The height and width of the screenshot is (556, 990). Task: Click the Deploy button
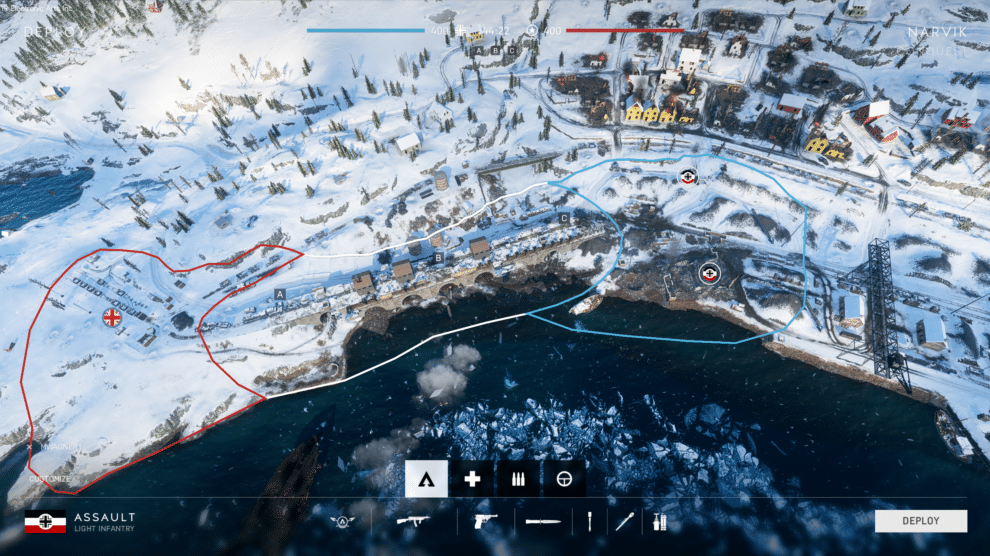click(920, 521)
